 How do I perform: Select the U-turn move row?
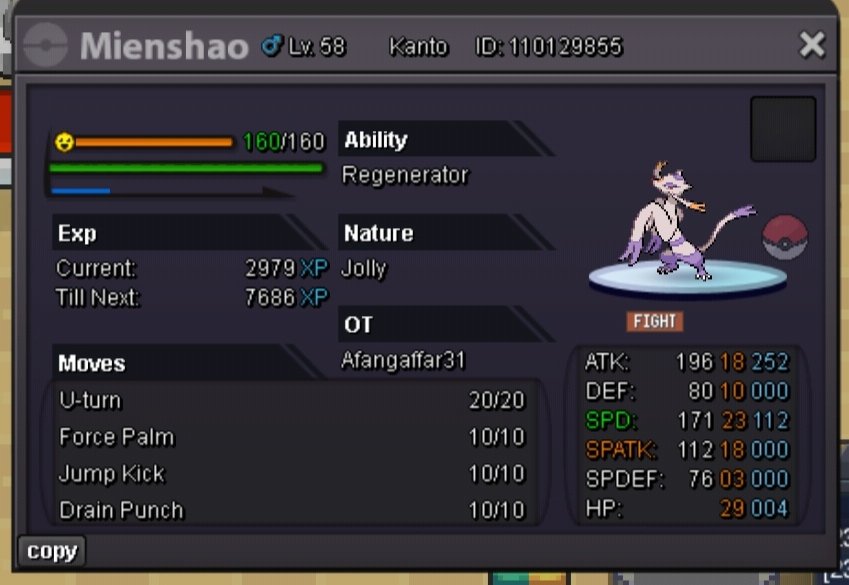pyautogui.click(x=291, y=401)
